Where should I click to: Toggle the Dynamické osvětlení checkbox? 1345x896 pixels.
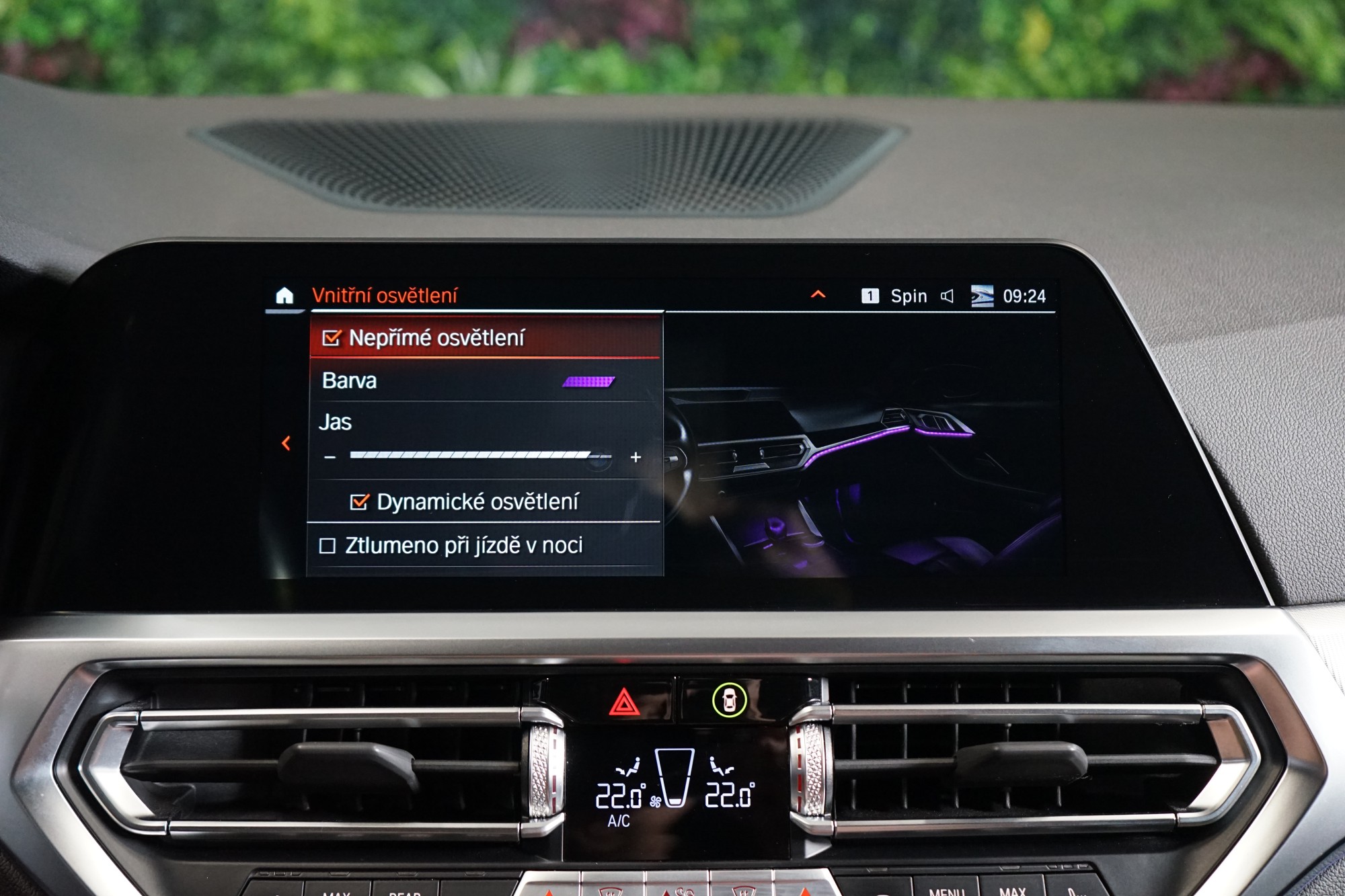click(360, 502)
